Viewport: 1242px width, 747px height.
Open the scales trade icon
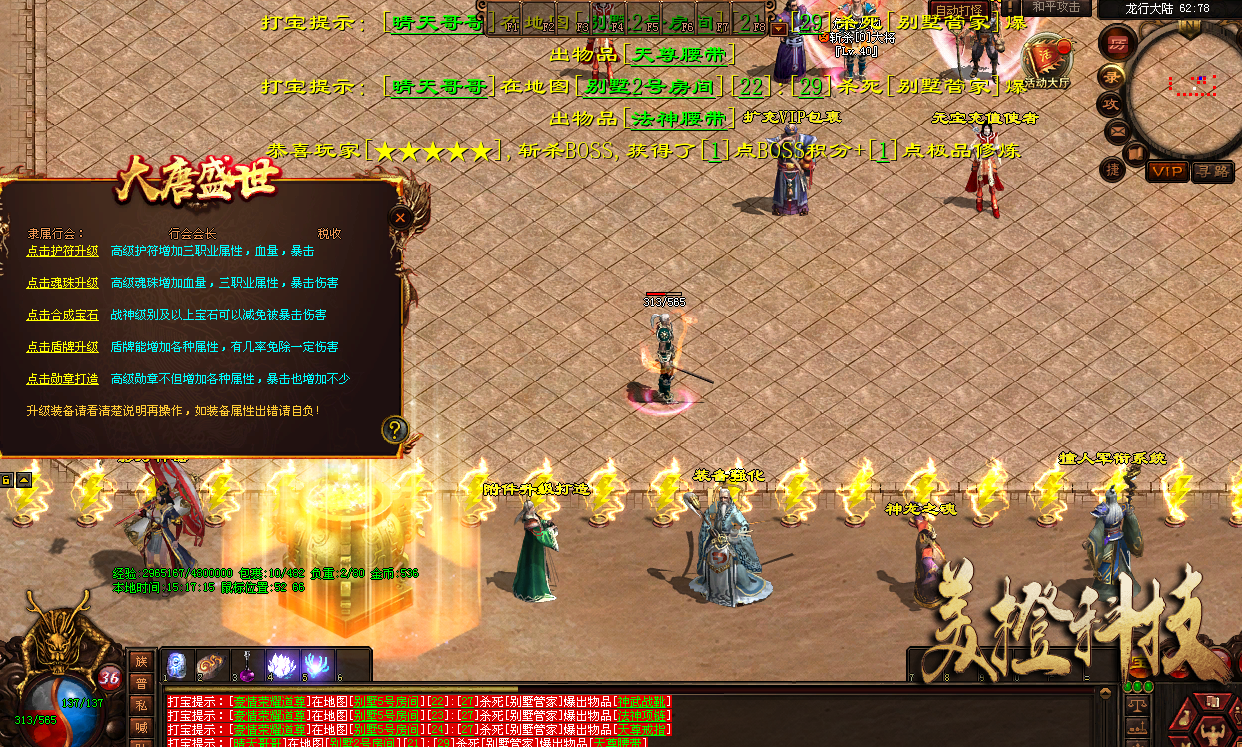point(1136,704)
